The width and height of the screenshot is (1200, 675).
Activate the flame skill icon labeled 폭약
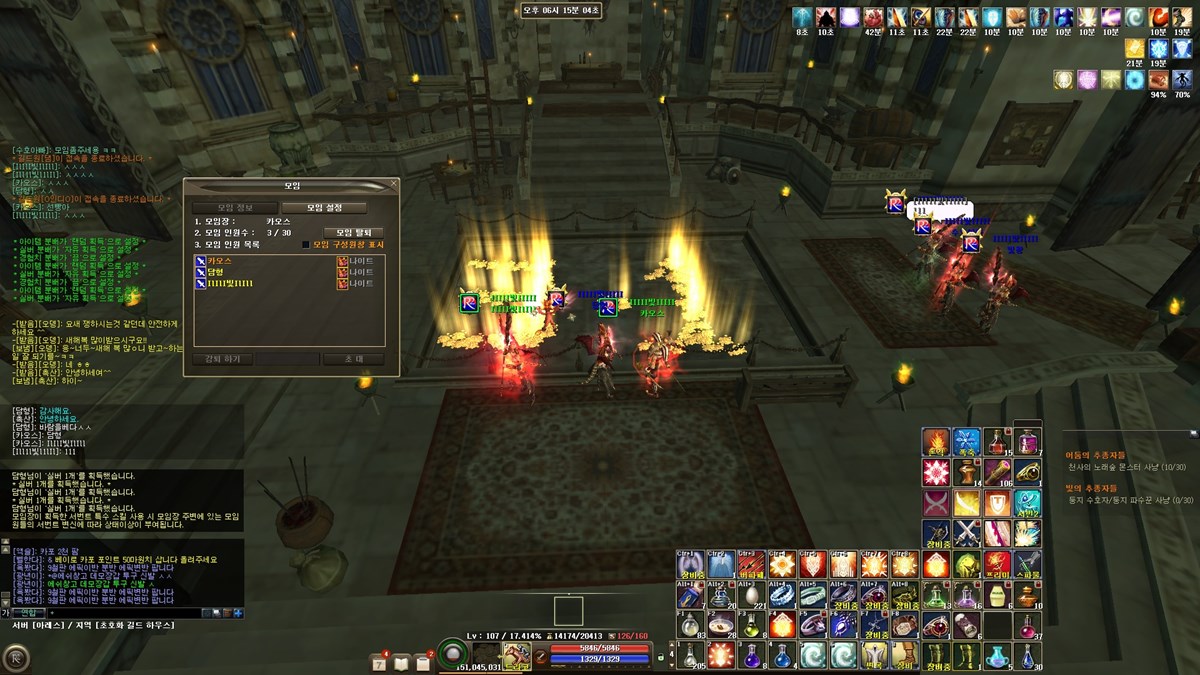click(x=936, y=442)
